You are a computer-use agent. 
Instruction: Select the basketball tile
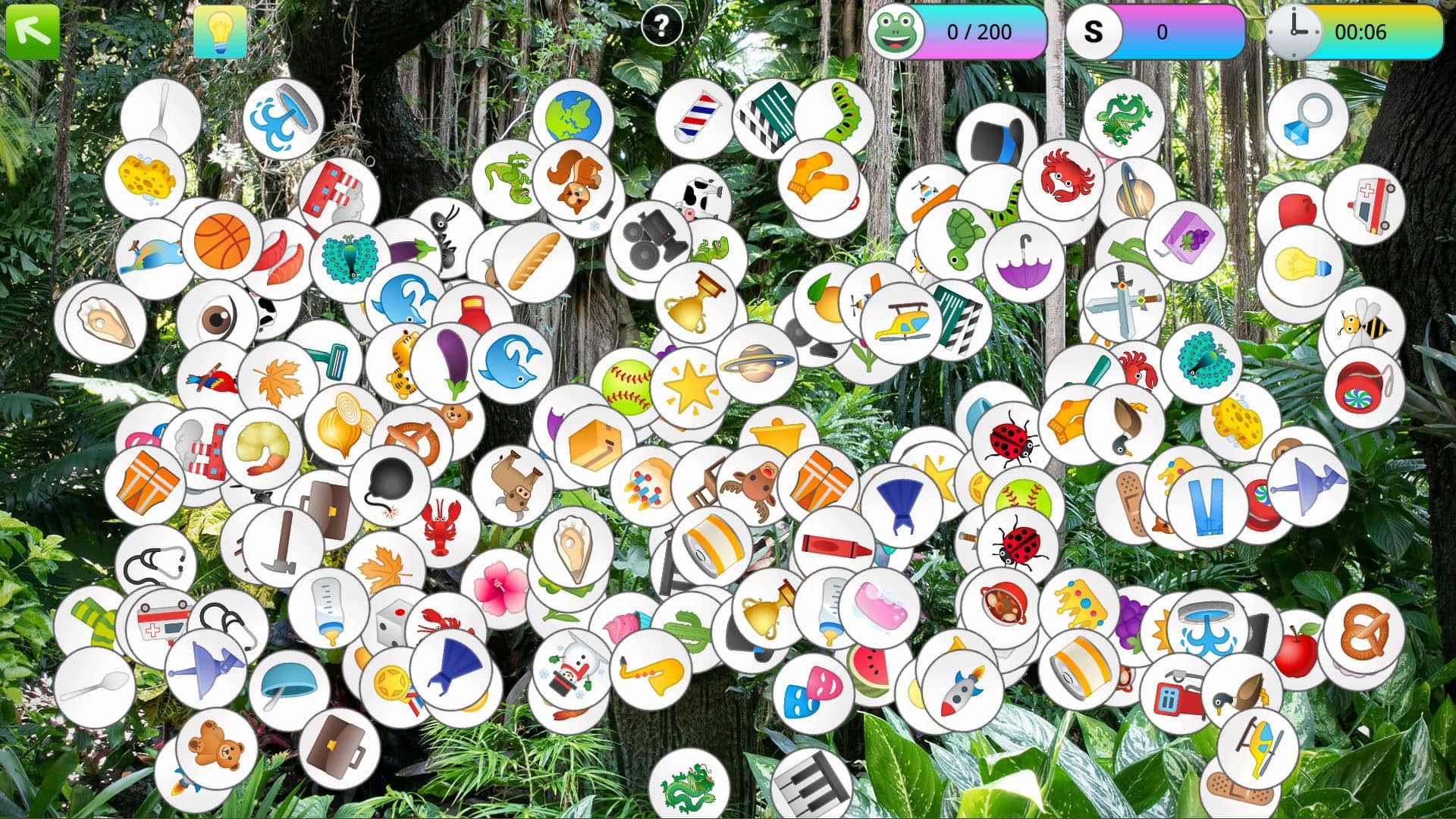[221, 240]
